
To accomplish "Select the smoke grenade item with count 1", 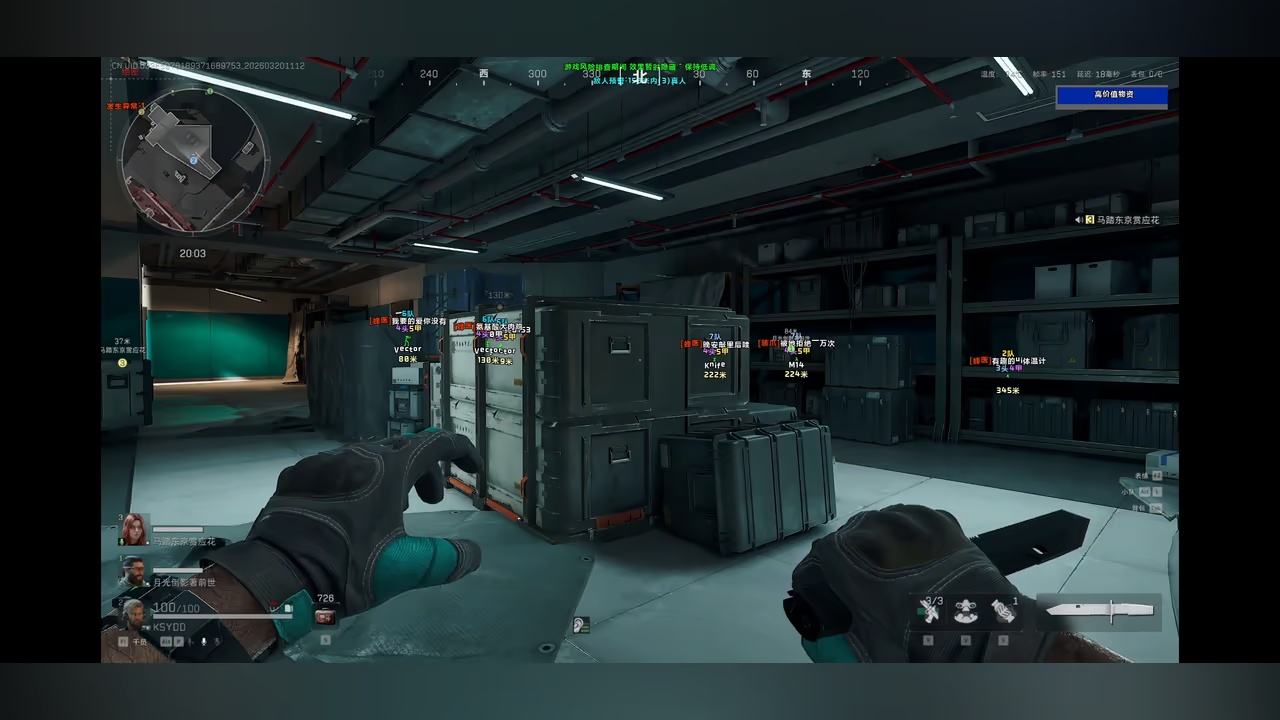I will point(1003,611).
